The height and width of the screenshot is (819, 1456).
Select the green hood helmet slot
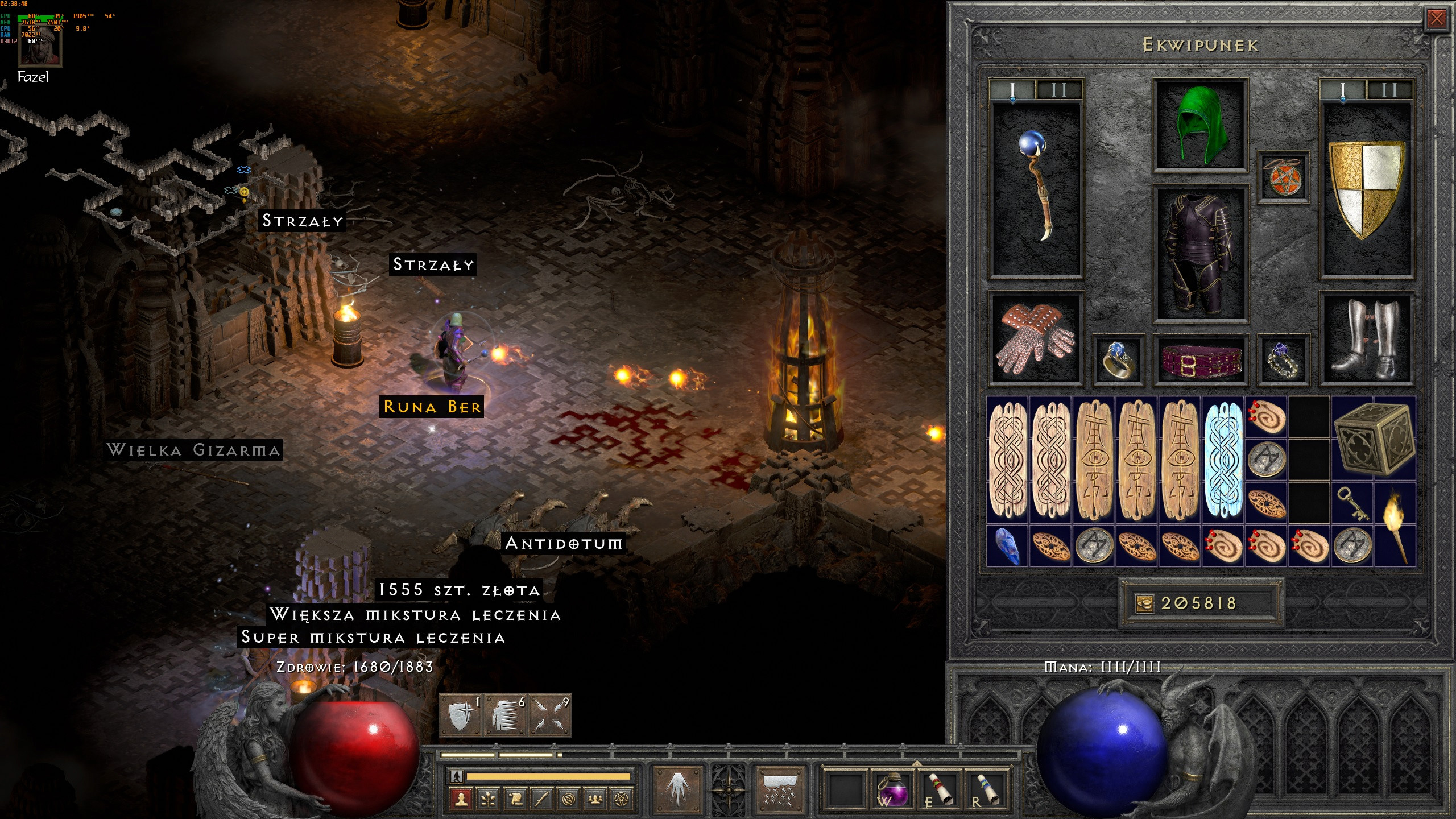[x=1200, y=125]
